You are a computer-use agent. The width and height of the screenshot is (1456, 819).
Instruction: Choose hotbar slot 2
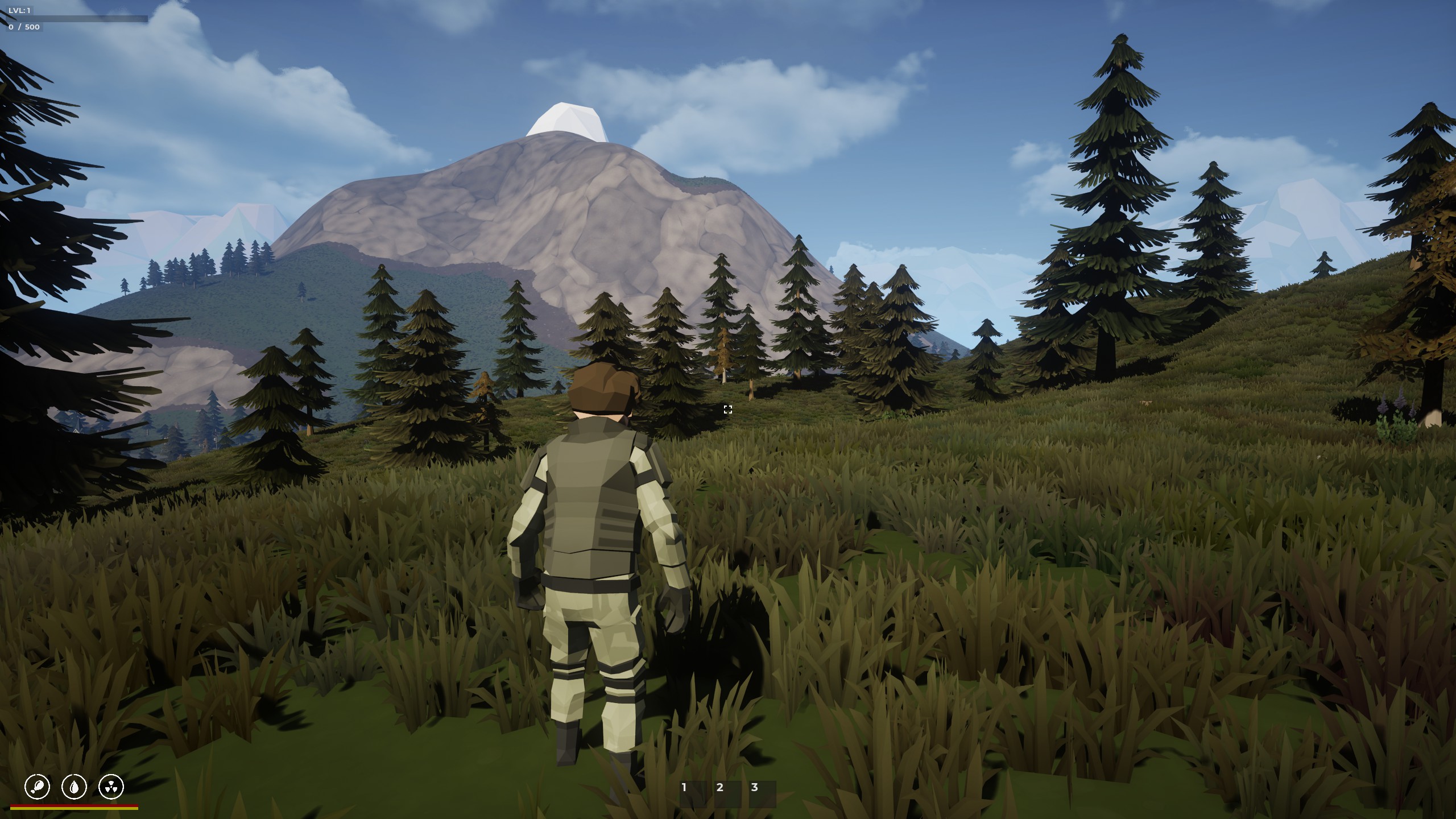(727, 793)
